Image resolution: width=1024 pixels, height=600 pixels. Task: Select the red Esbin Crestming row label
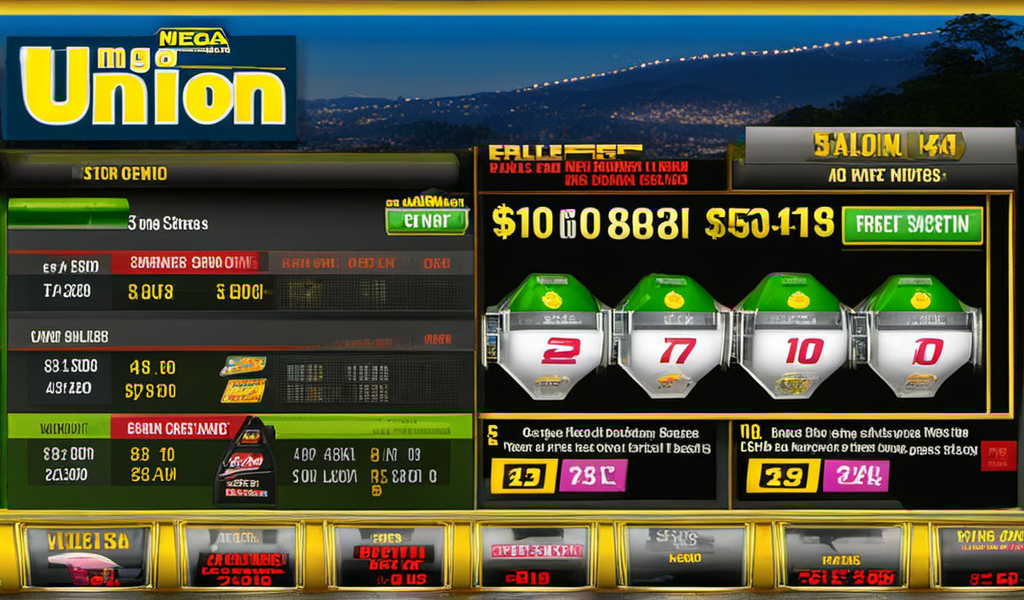(x=176, y=428)
